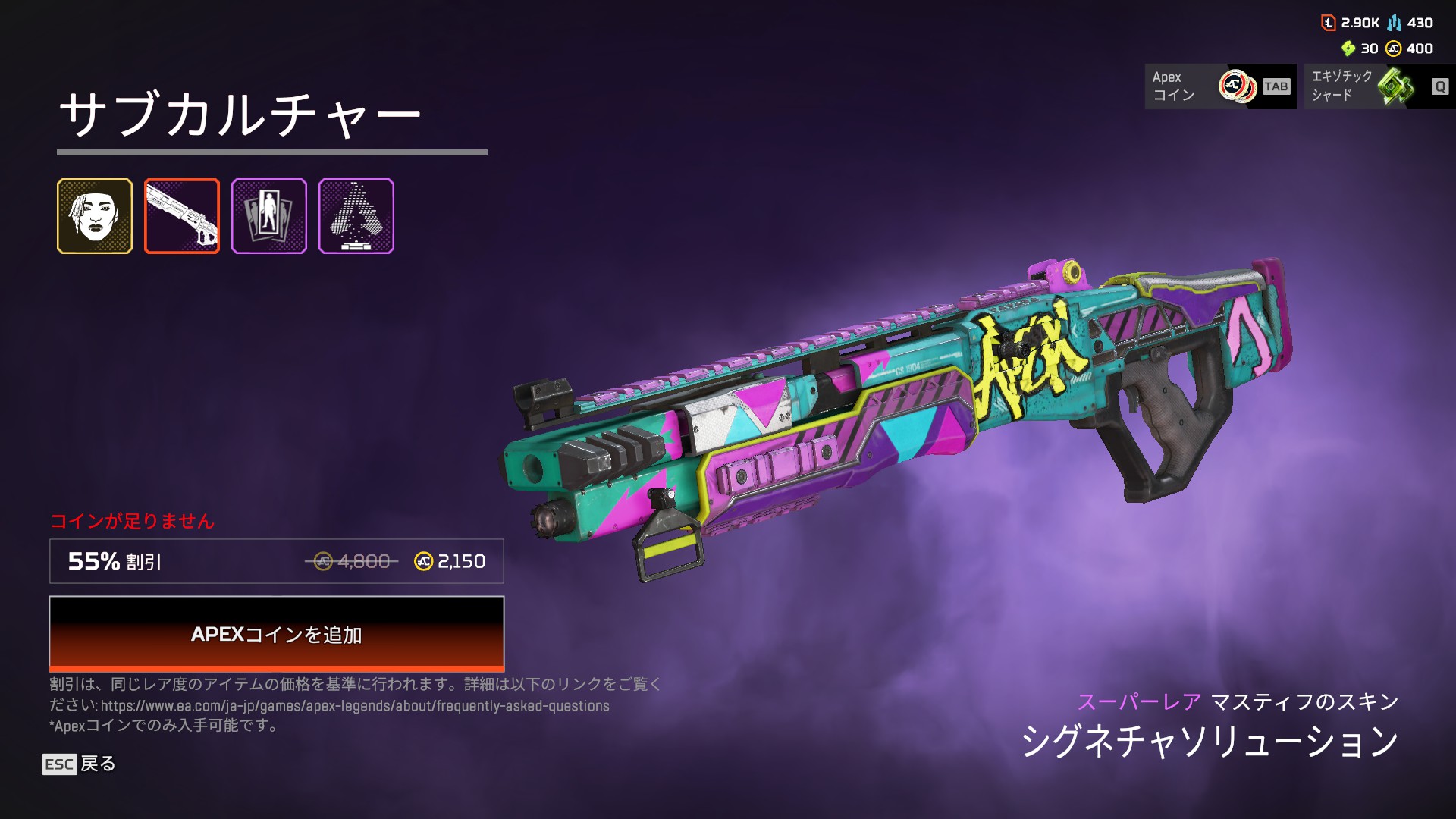Screen dimensions: 1456x819
Task: Open the Apex コイン currency tab
Action: (x=1219, y=86)
